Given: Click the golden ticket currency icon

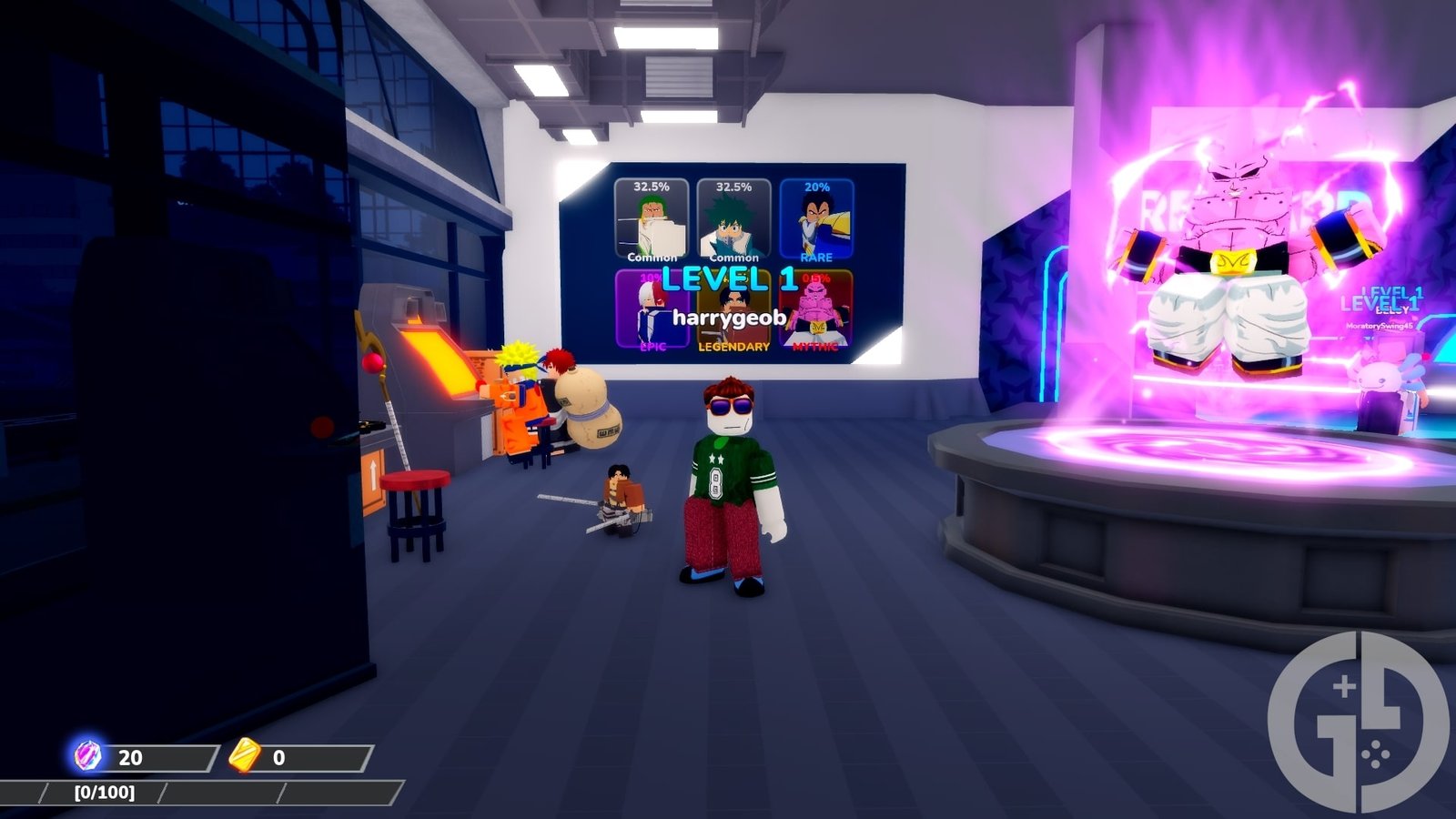Looking at the screenshot, I should (x=242, y=754).
